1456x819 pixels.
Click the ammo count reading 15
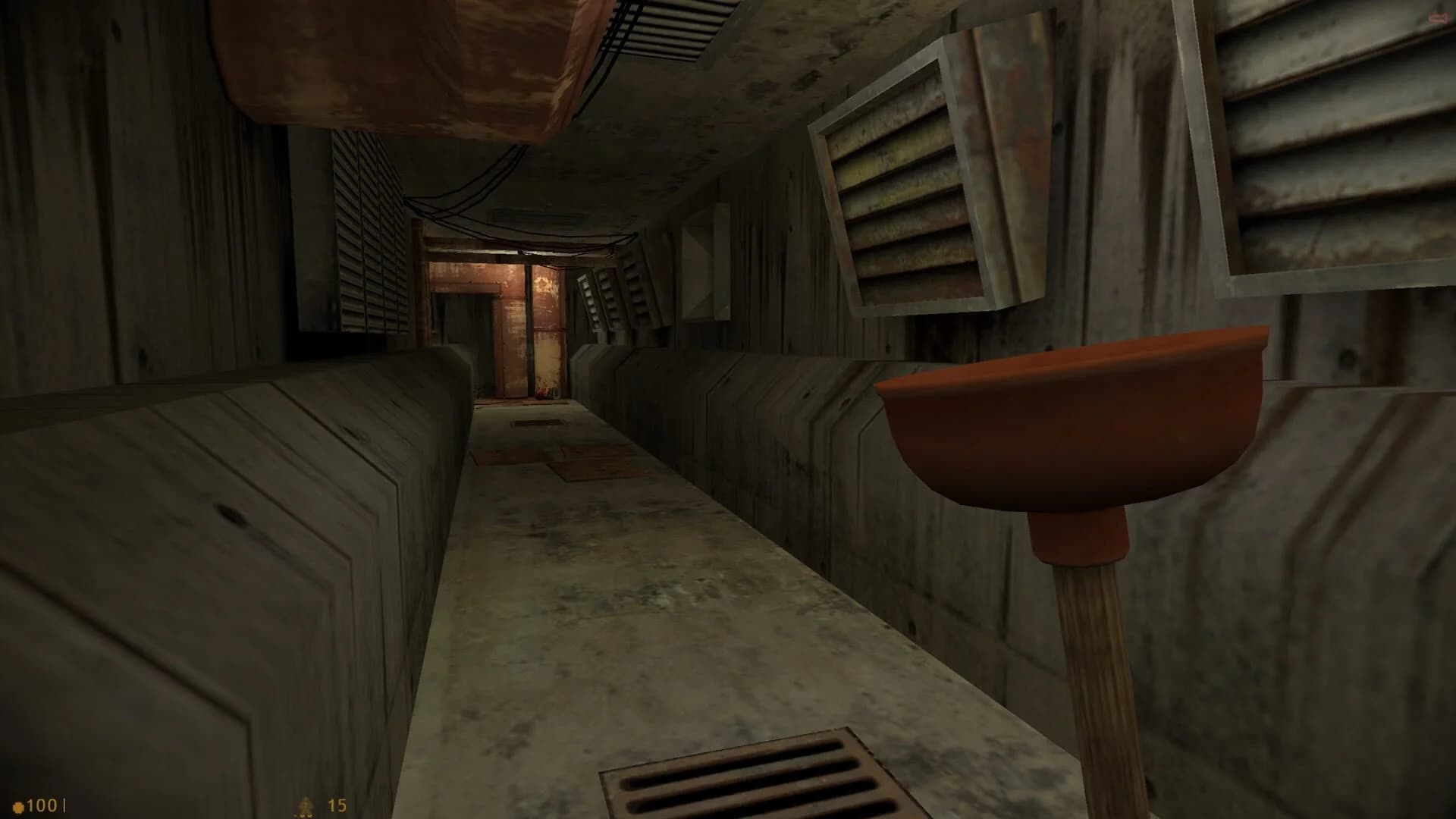(336, 805)
